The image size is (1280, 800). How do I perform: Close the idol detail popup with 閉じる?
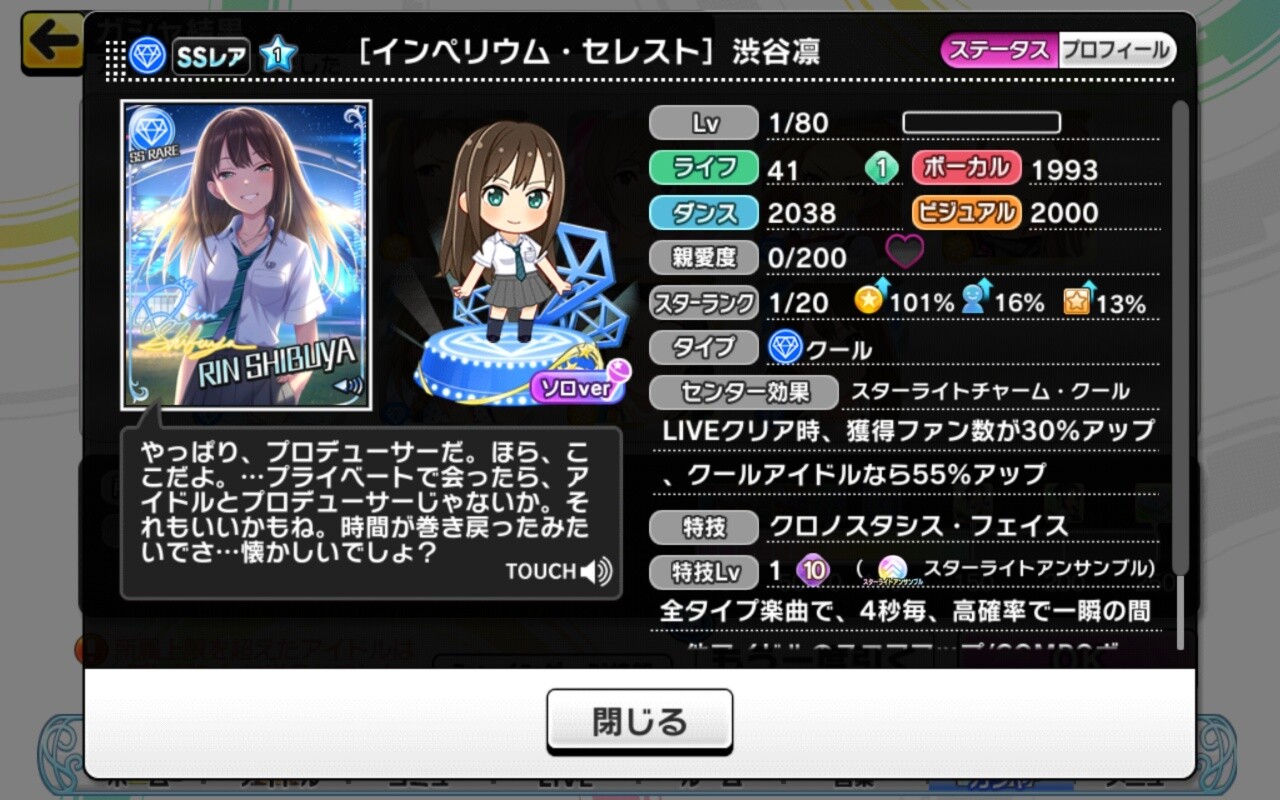tap(639, 721)
